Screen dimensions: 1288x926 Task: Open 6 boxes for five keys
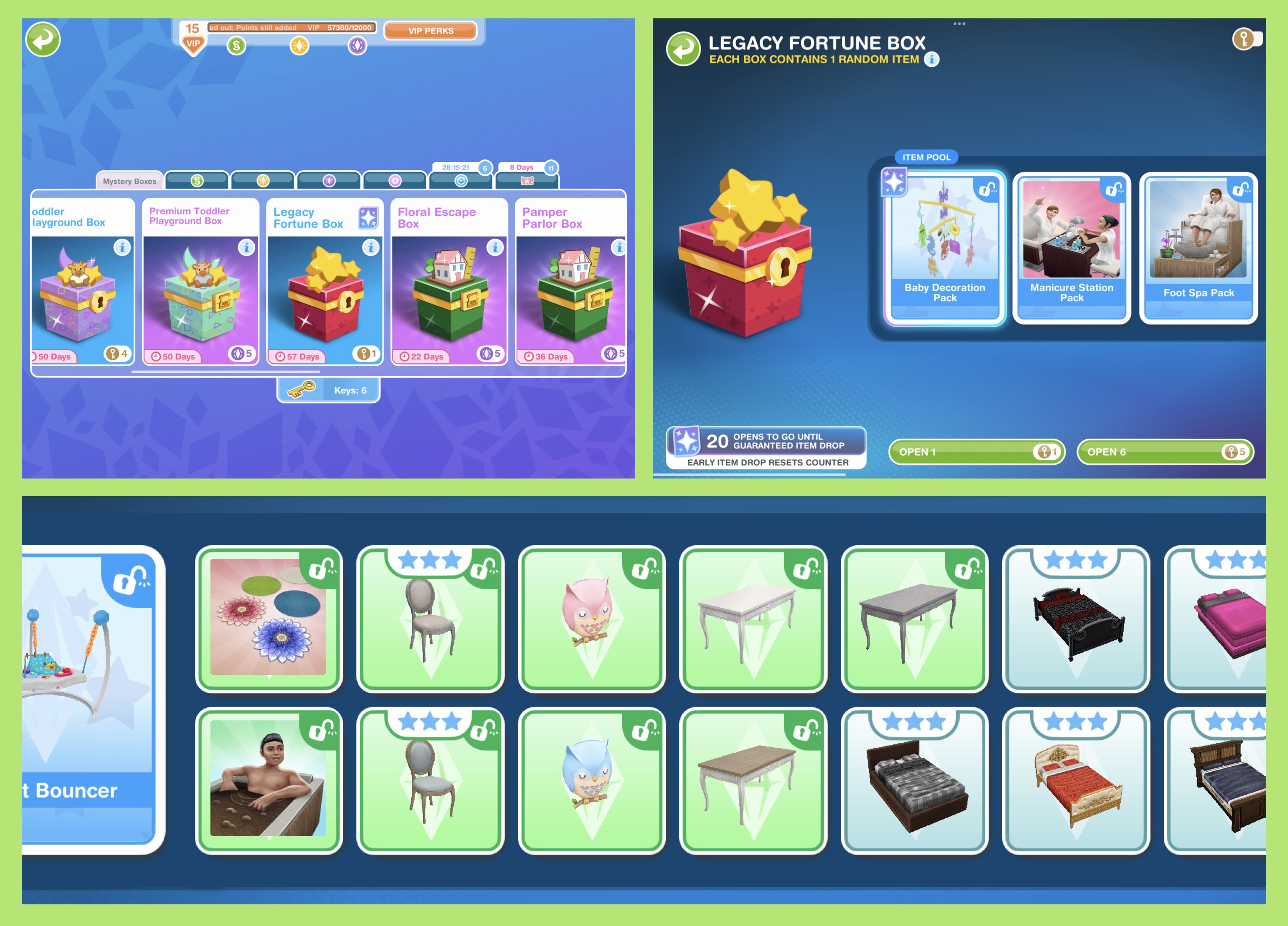click(1165, 452)
